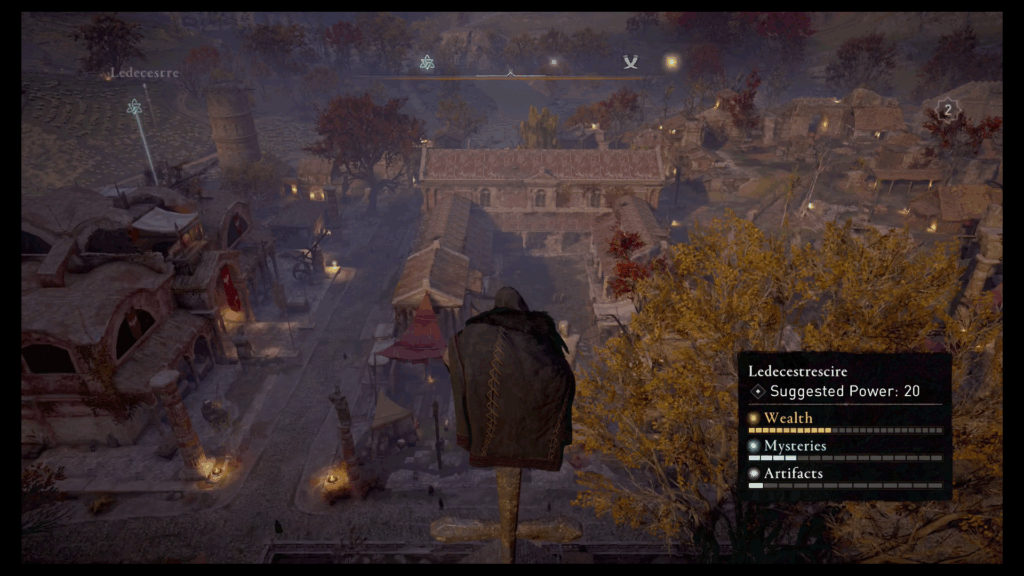Viewport: 1024px width, 576px height.
Task: Select the teal mystery beam marker below Ledecestre
Action: pyautogui.click(x=134, y=107)
